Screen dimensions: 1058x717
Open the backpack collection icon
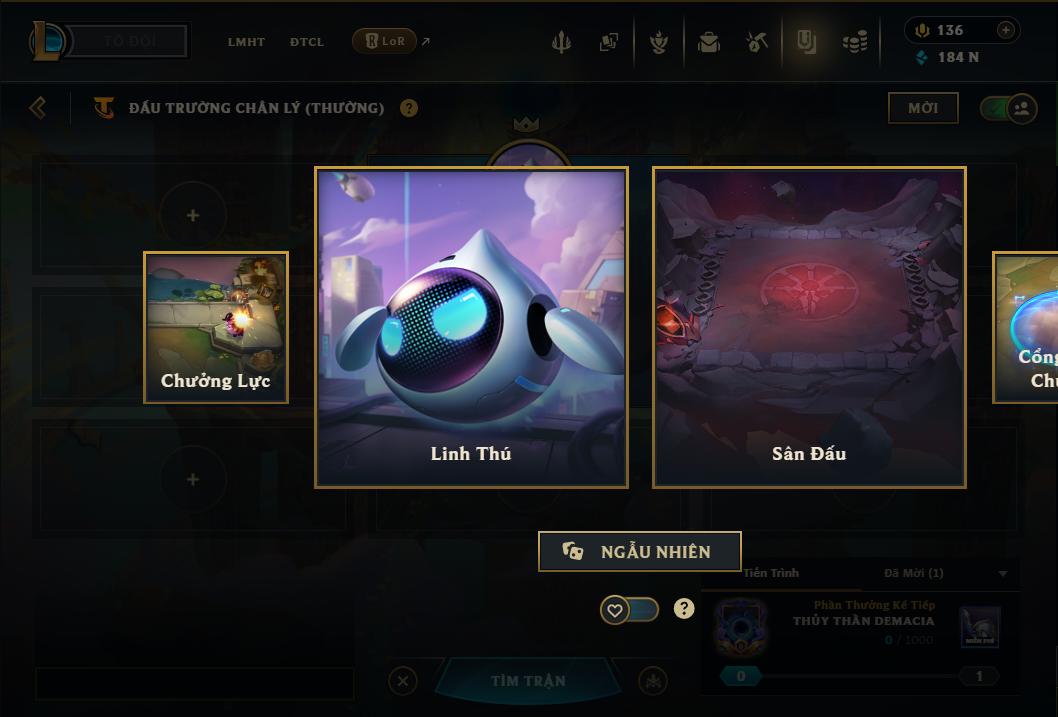pos(709,42)
